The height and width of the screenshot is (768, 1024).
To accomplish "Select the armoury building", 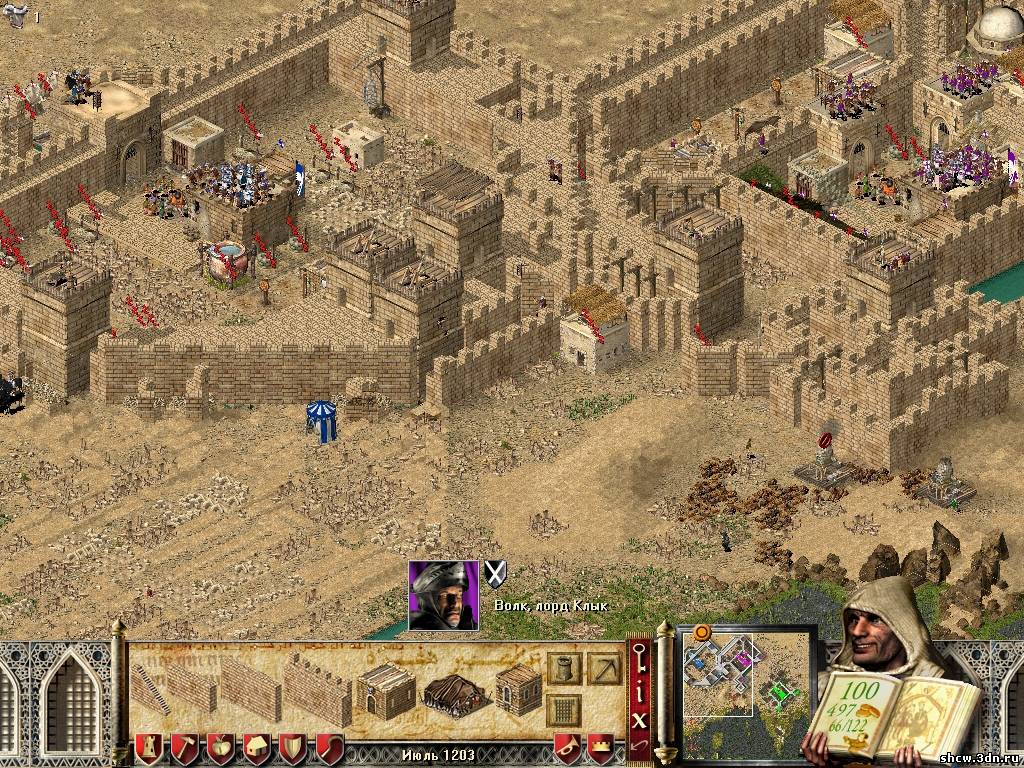I will tap(518, 690).
